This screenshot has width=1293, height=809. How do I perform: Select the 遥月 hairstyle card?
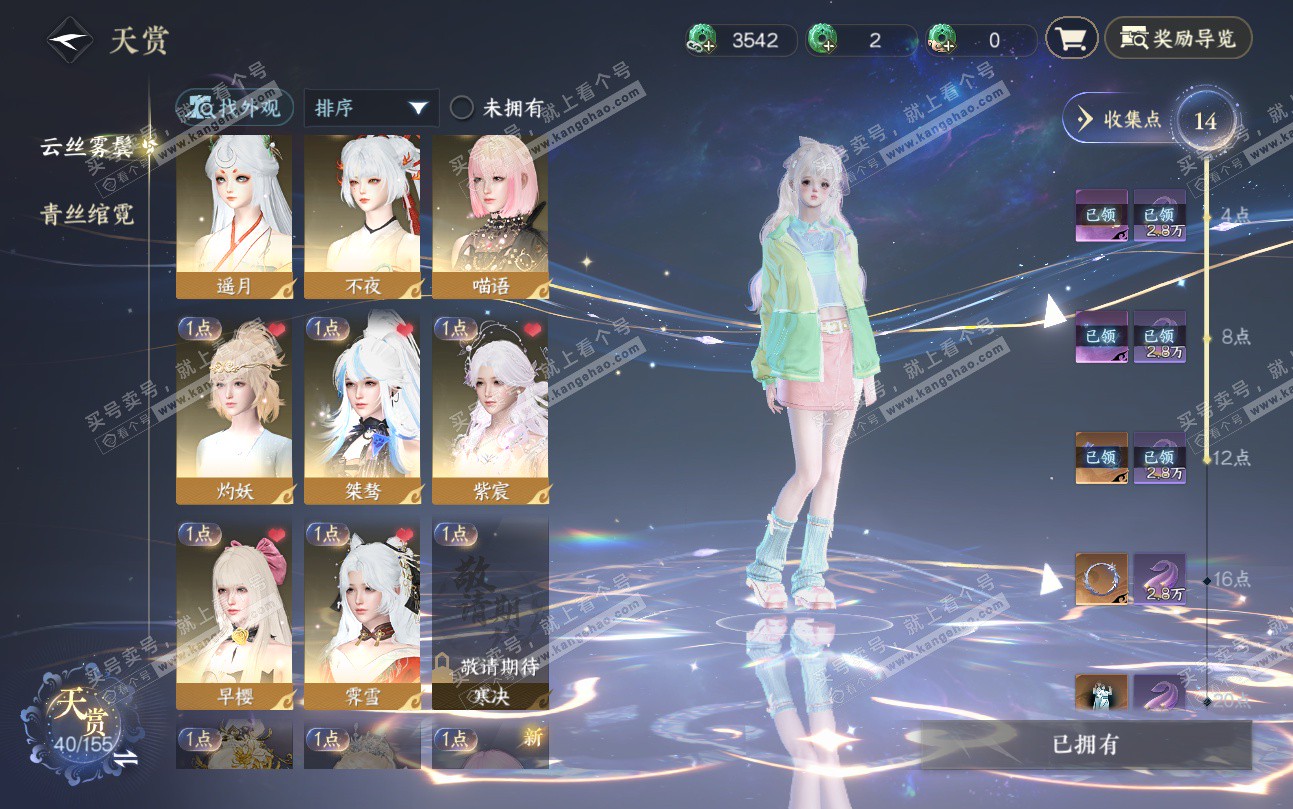tap(234, 217)
